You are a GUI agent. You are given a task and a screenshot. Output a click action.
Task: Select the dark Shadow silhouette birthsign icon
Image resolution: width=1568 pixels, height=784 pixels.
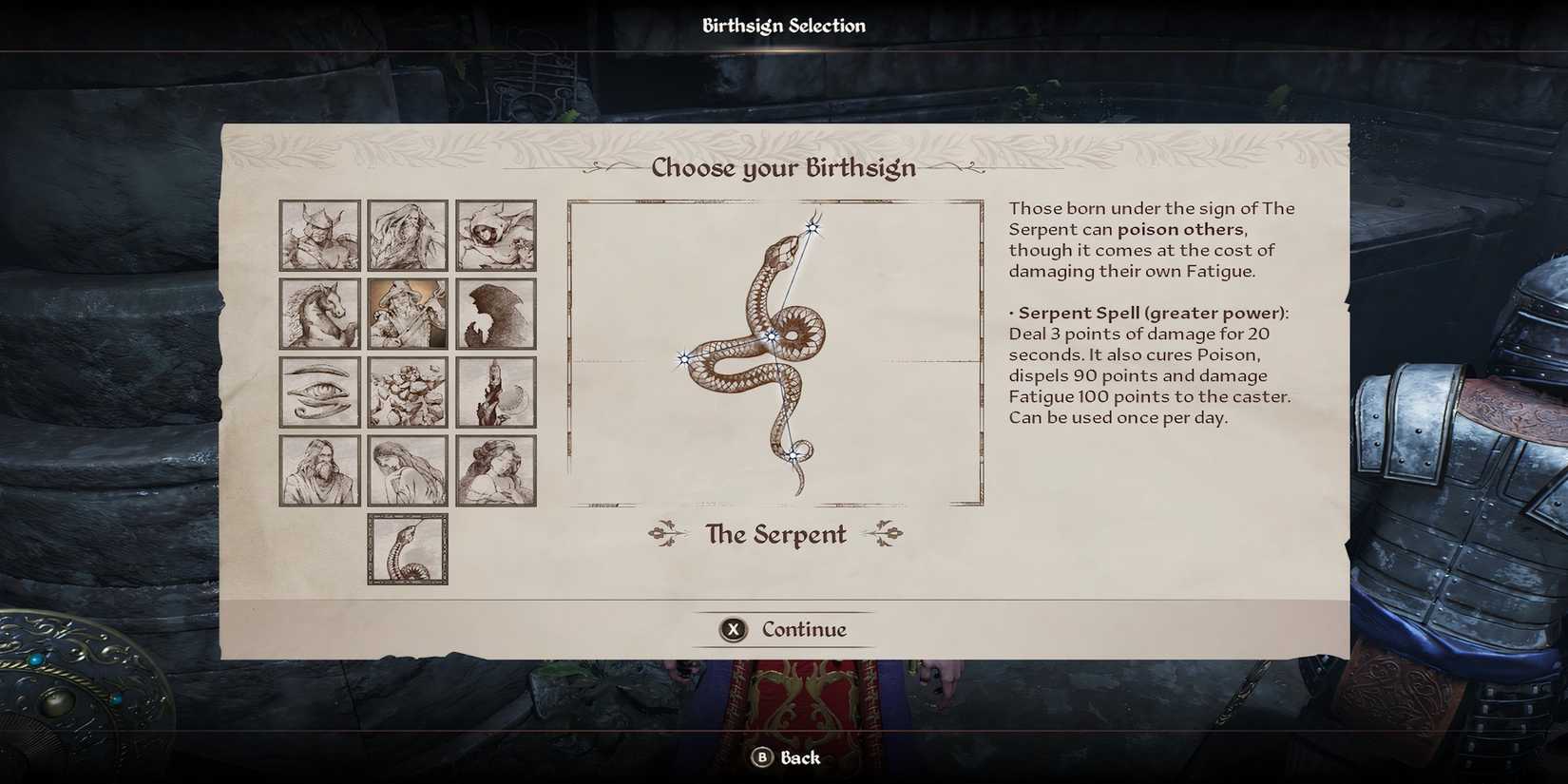496,313
